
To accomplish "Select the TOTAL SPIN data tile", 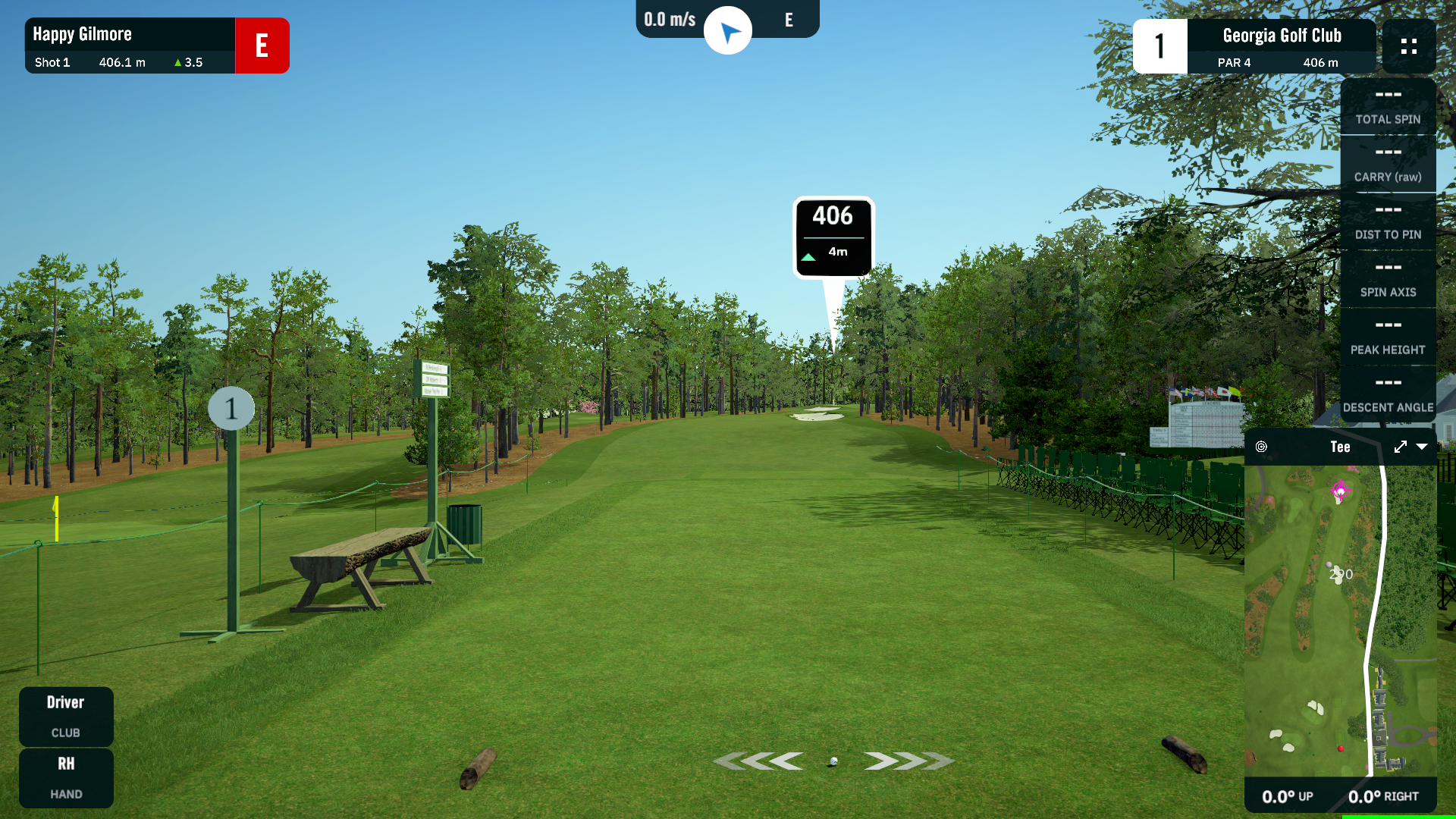I will coord(1388,107).
